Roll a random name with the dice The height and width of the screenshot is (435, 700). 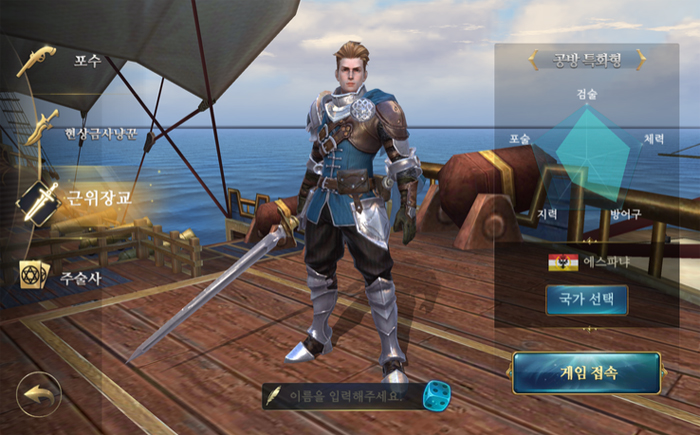click(x=436, y=395)
